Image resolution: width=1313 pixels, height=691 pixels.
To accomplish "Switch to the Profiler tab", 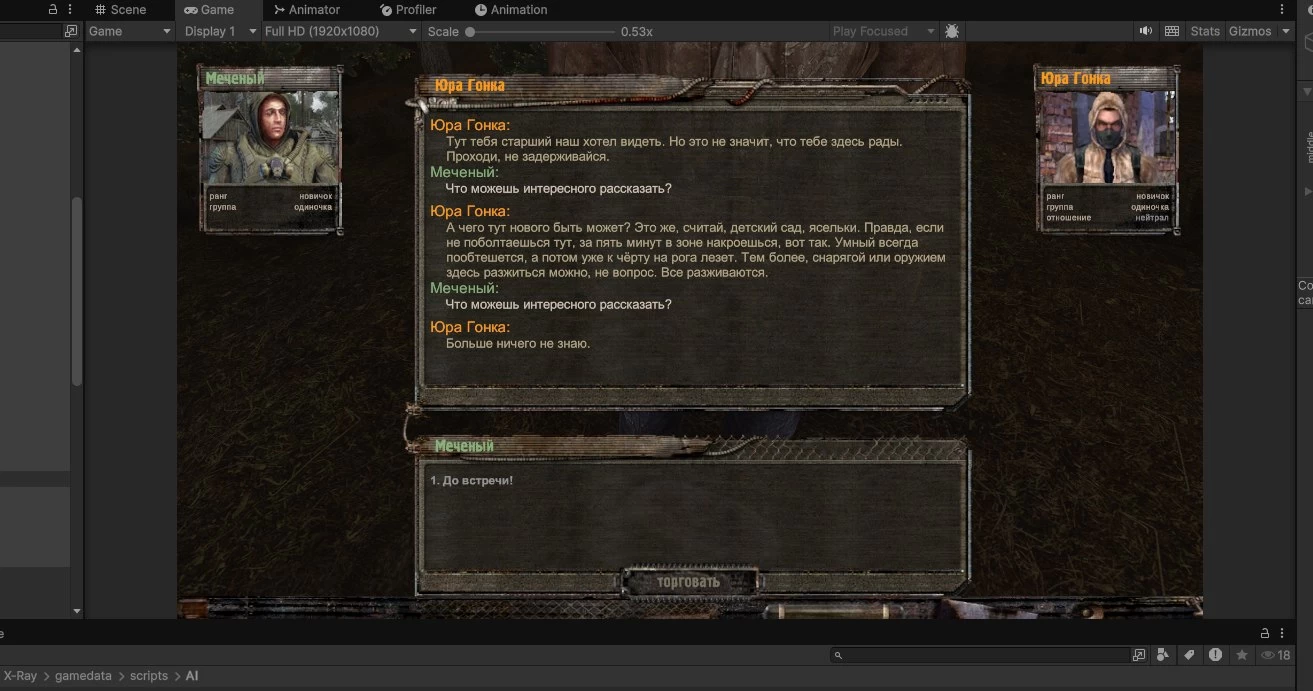I will pos(408,10).
